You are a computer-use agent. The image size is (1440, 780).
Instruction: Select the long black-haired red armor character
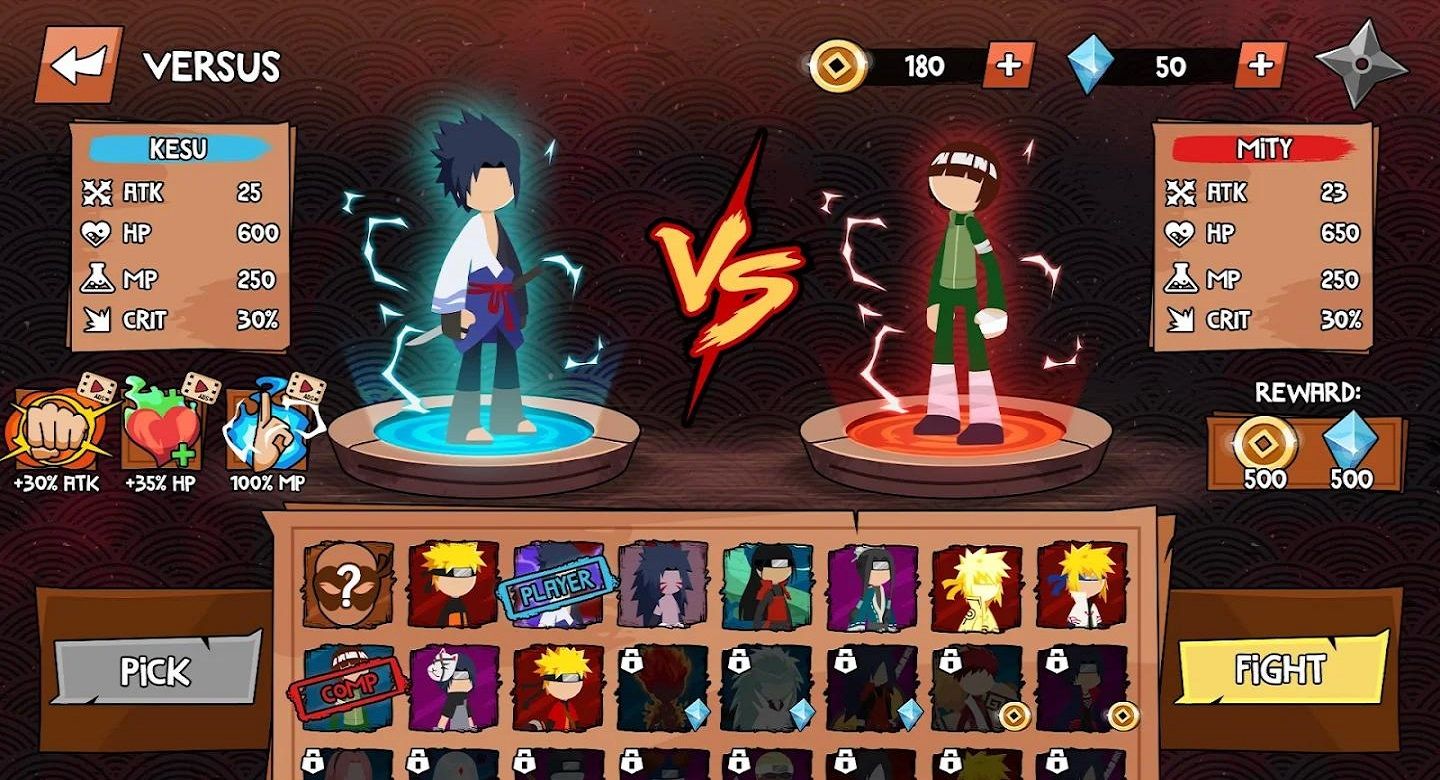pyautogui.click(x=767, y=584)
